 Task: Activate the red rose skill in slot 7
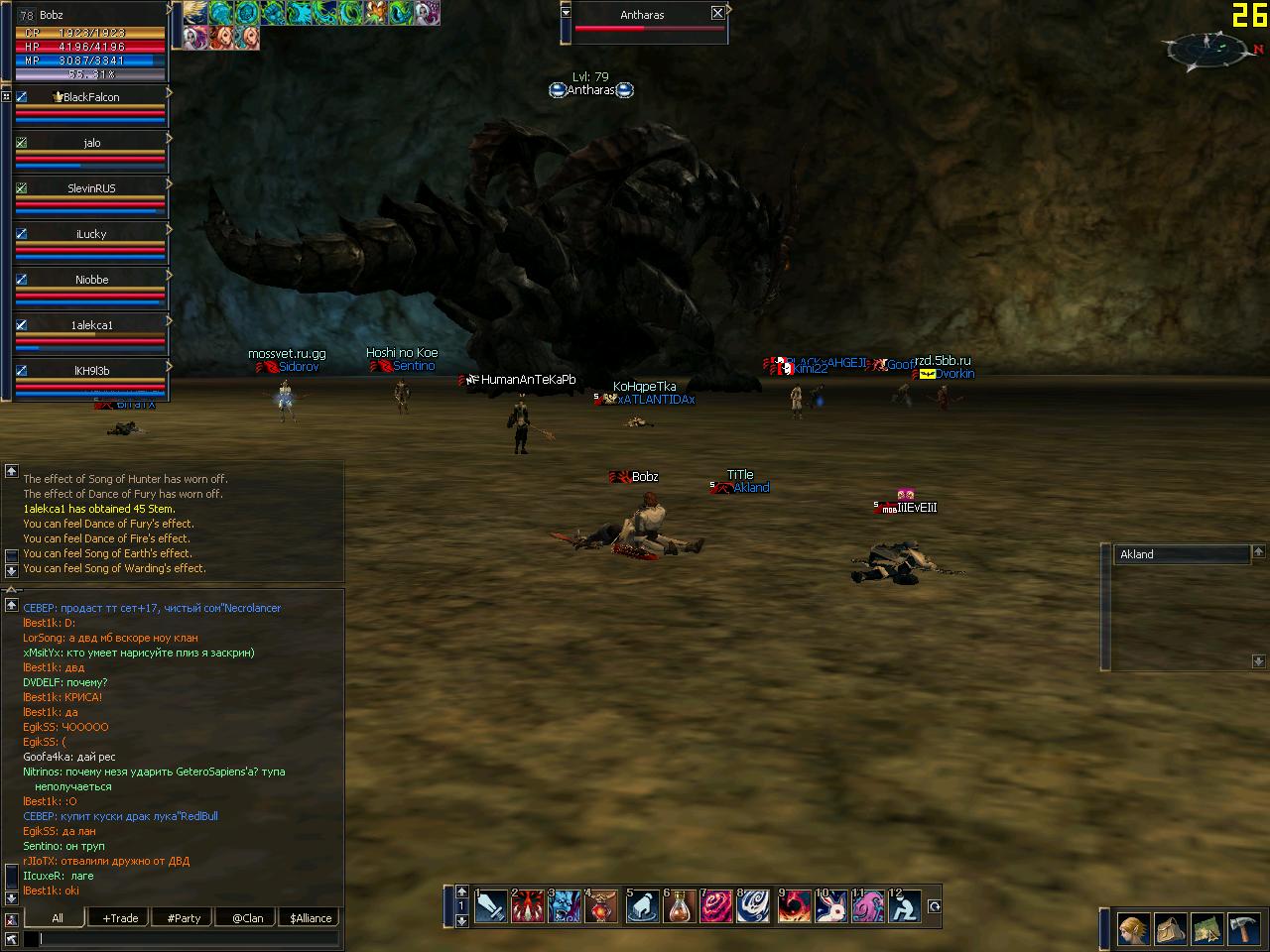pyautogui.click(x=716, y=906)
